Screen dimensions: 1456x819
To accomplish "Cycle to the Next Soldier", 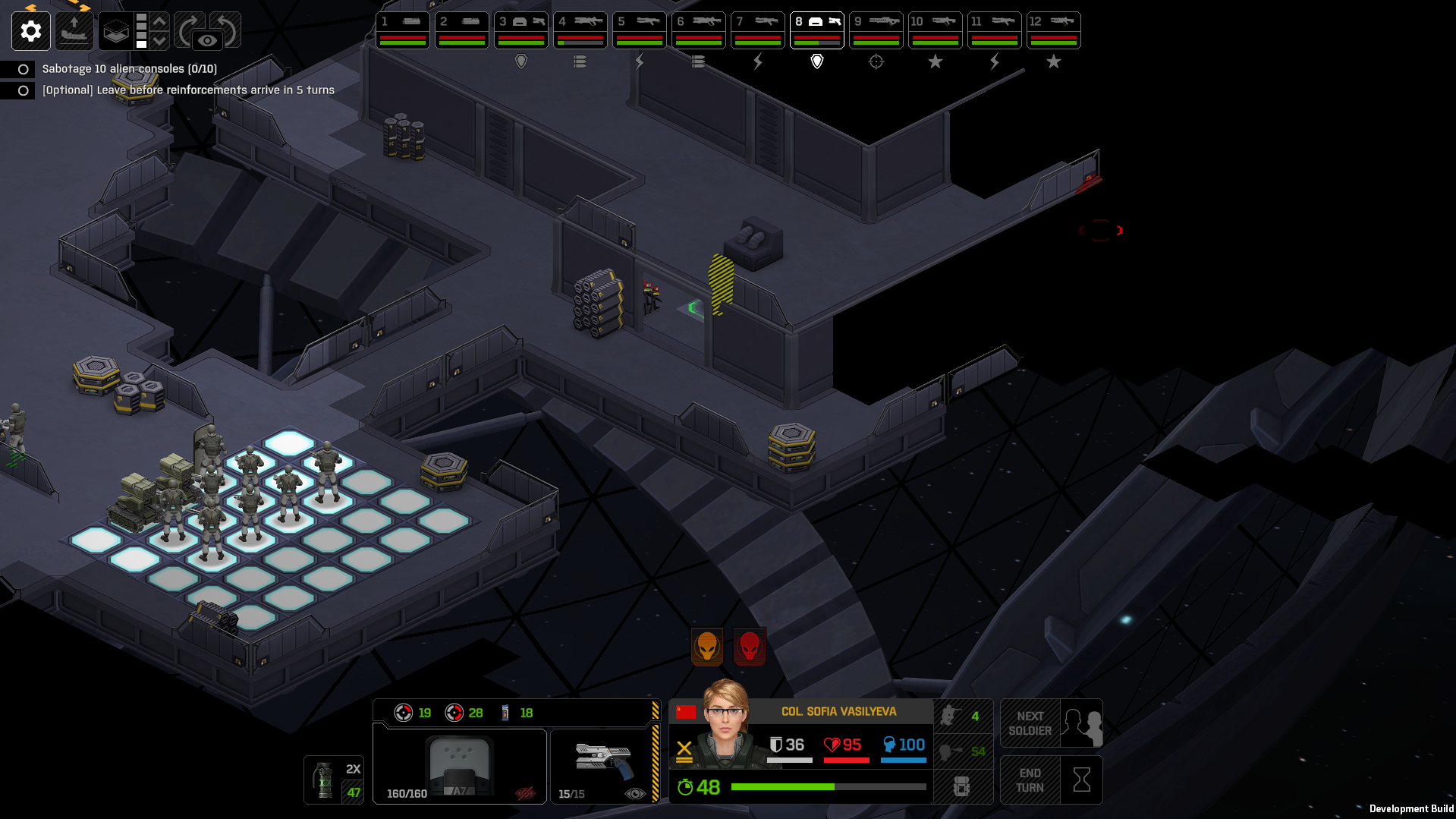I will tap(1051, 723).
